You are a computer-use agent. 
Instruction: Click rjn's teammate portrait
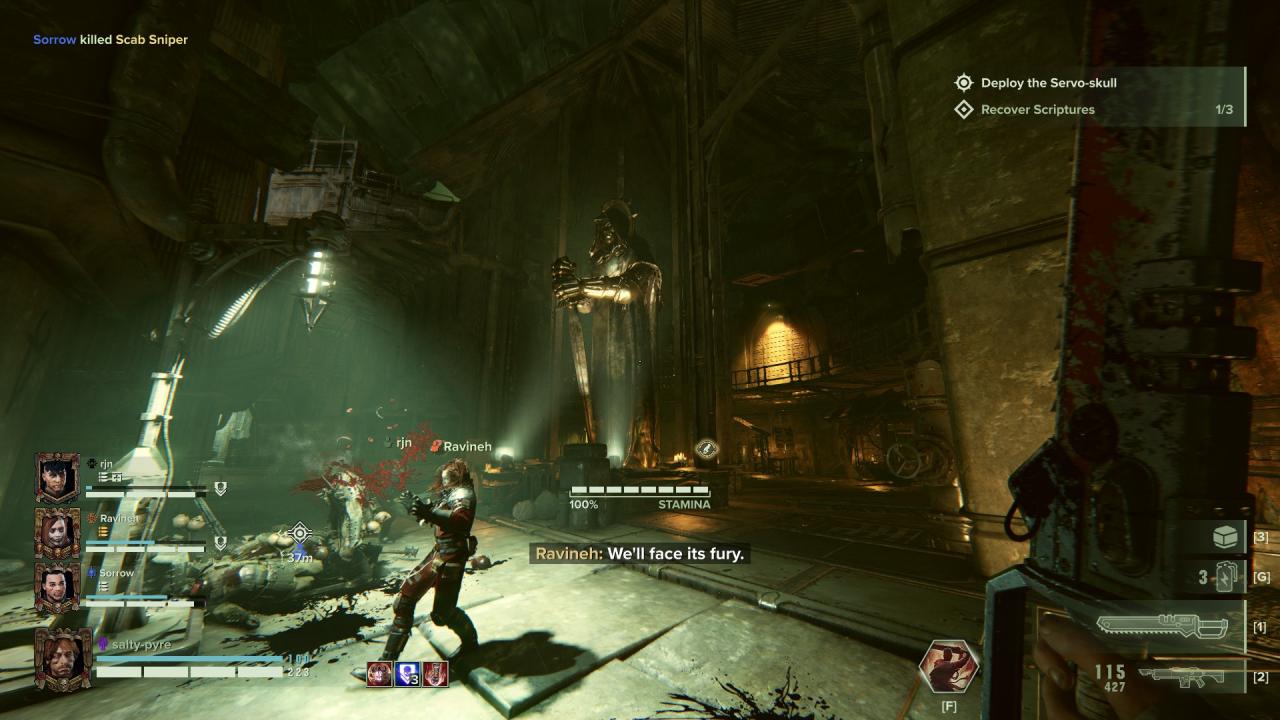coord(57,478)
